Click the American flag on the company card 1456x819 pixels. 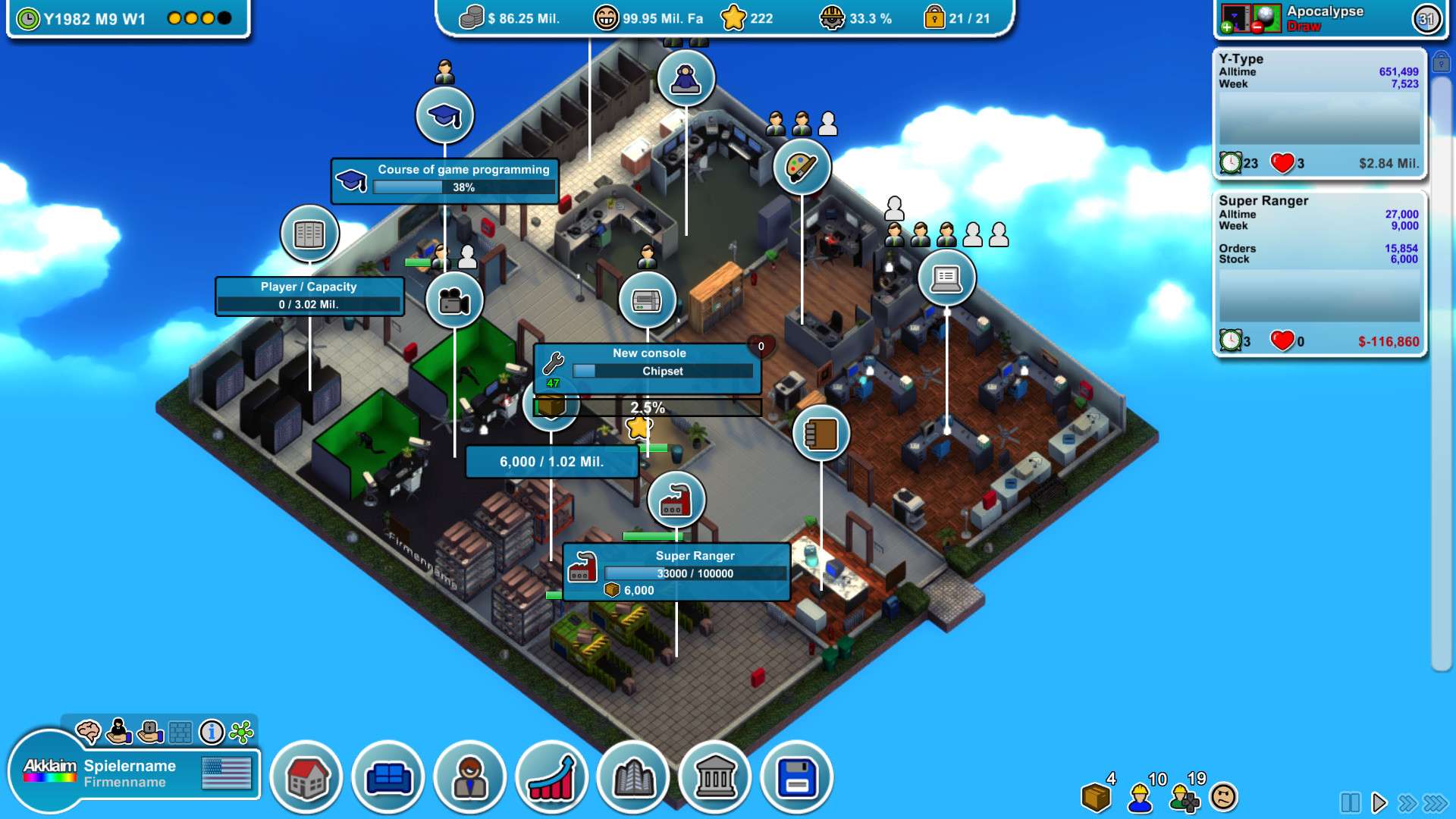pyautogui.click(x=225, y=773)
